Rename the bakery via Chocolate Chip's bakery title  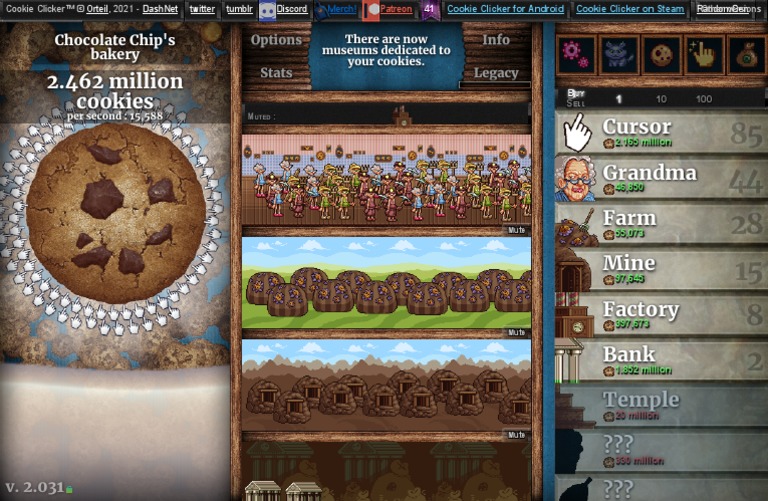click(x=114, y=47)
